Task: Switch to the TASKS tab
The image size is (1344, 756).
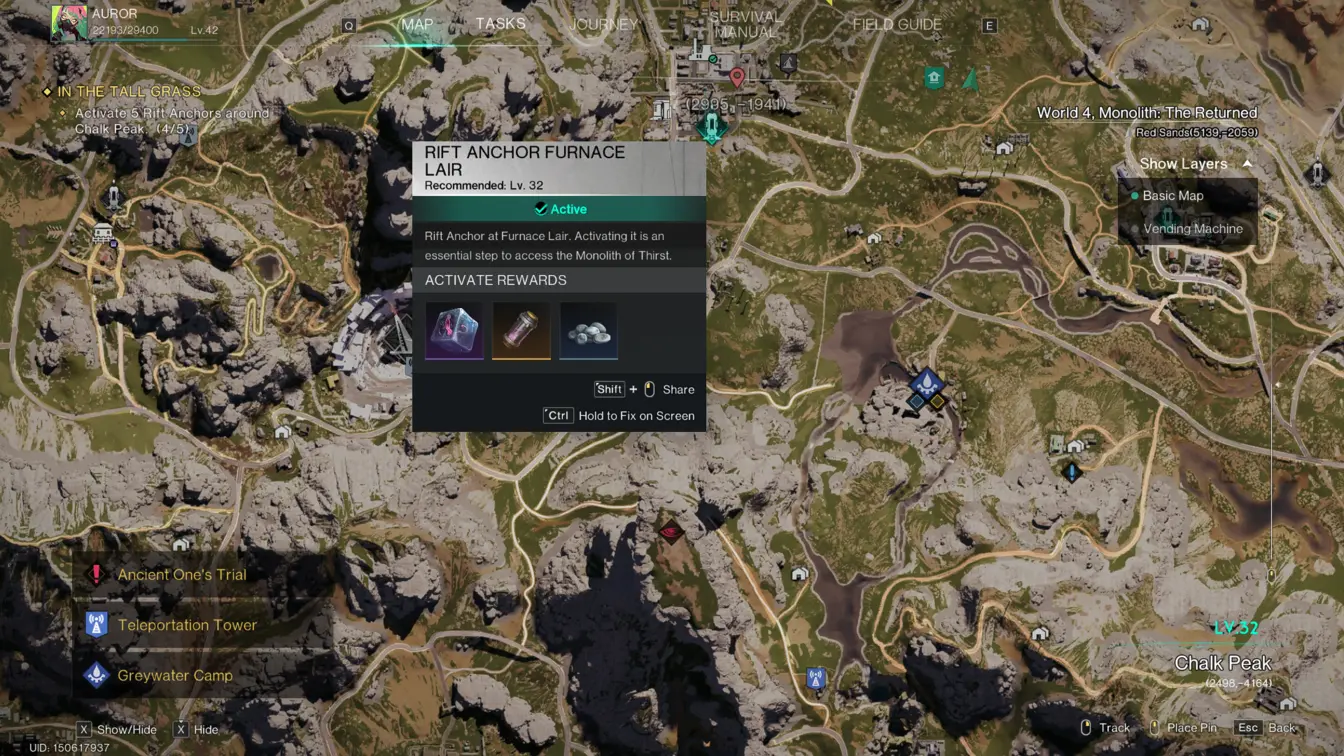Action: [x=500, y=23]
